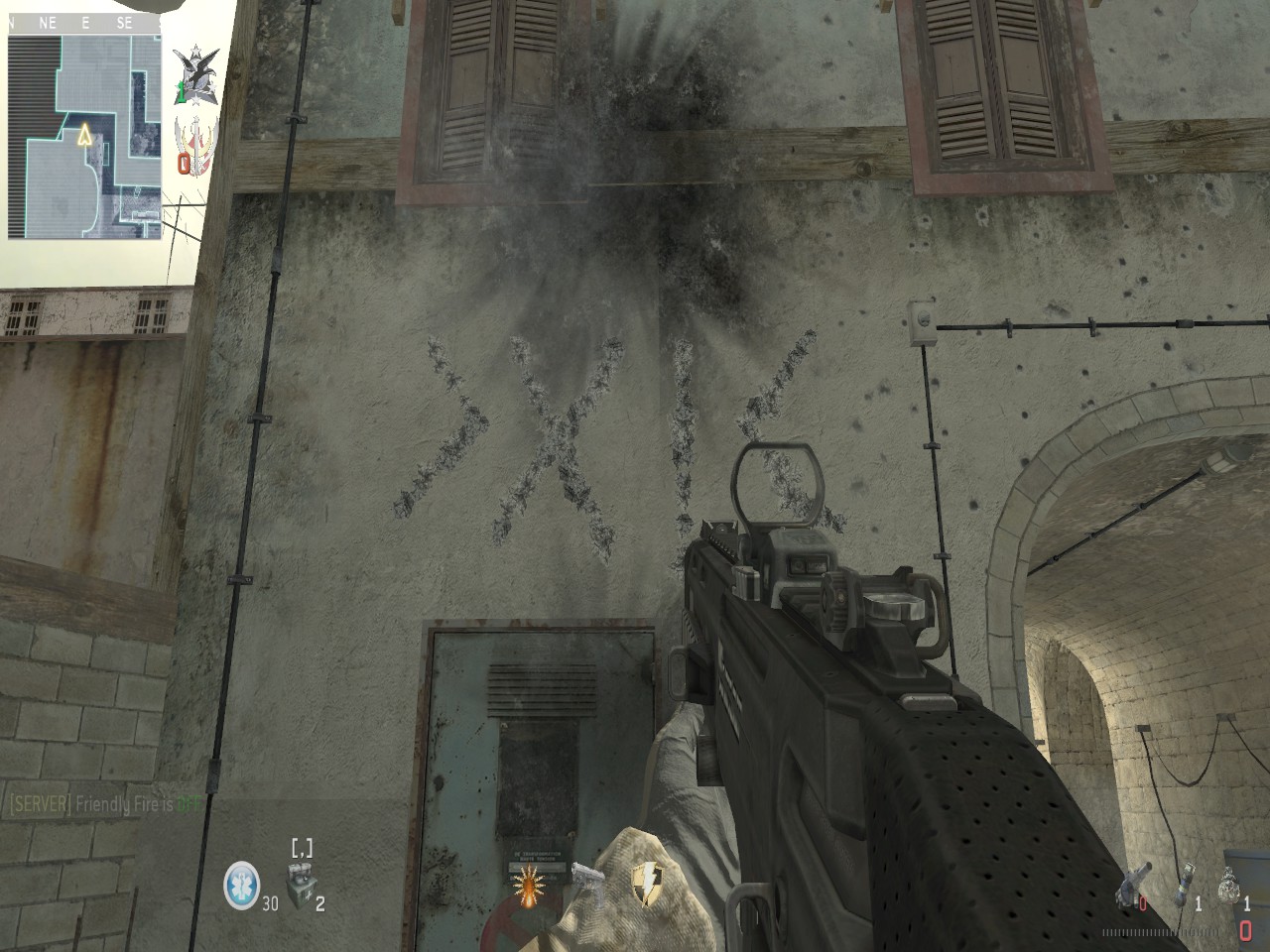Click the lightning bolt shield perk icon
This screenshot has height=952, width=1270.
coord(648,881)
